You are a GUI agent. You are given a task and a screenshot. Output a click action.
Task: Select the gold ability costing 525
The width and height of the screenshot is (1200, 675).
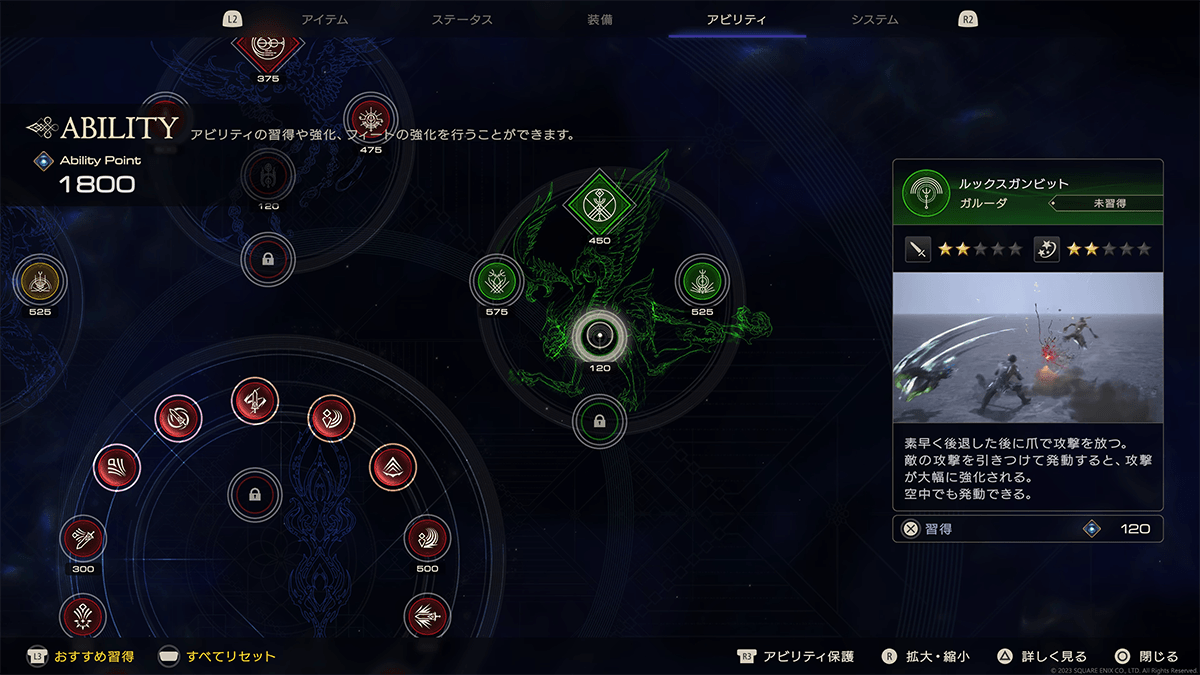pyautogui.click(x=40, y=282)
